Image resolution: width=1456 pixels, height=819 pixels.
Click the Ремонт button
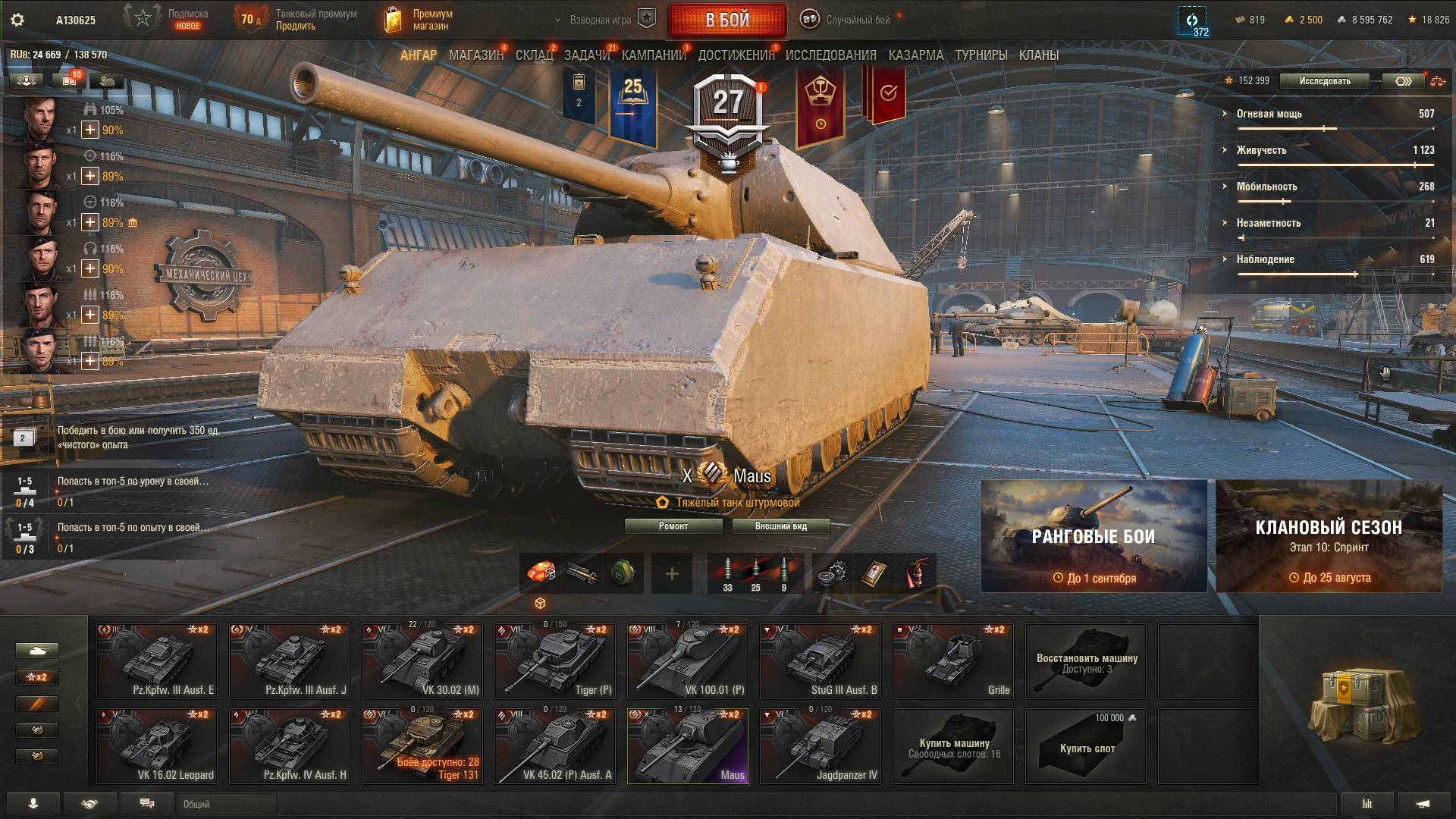tap(673, 526)
